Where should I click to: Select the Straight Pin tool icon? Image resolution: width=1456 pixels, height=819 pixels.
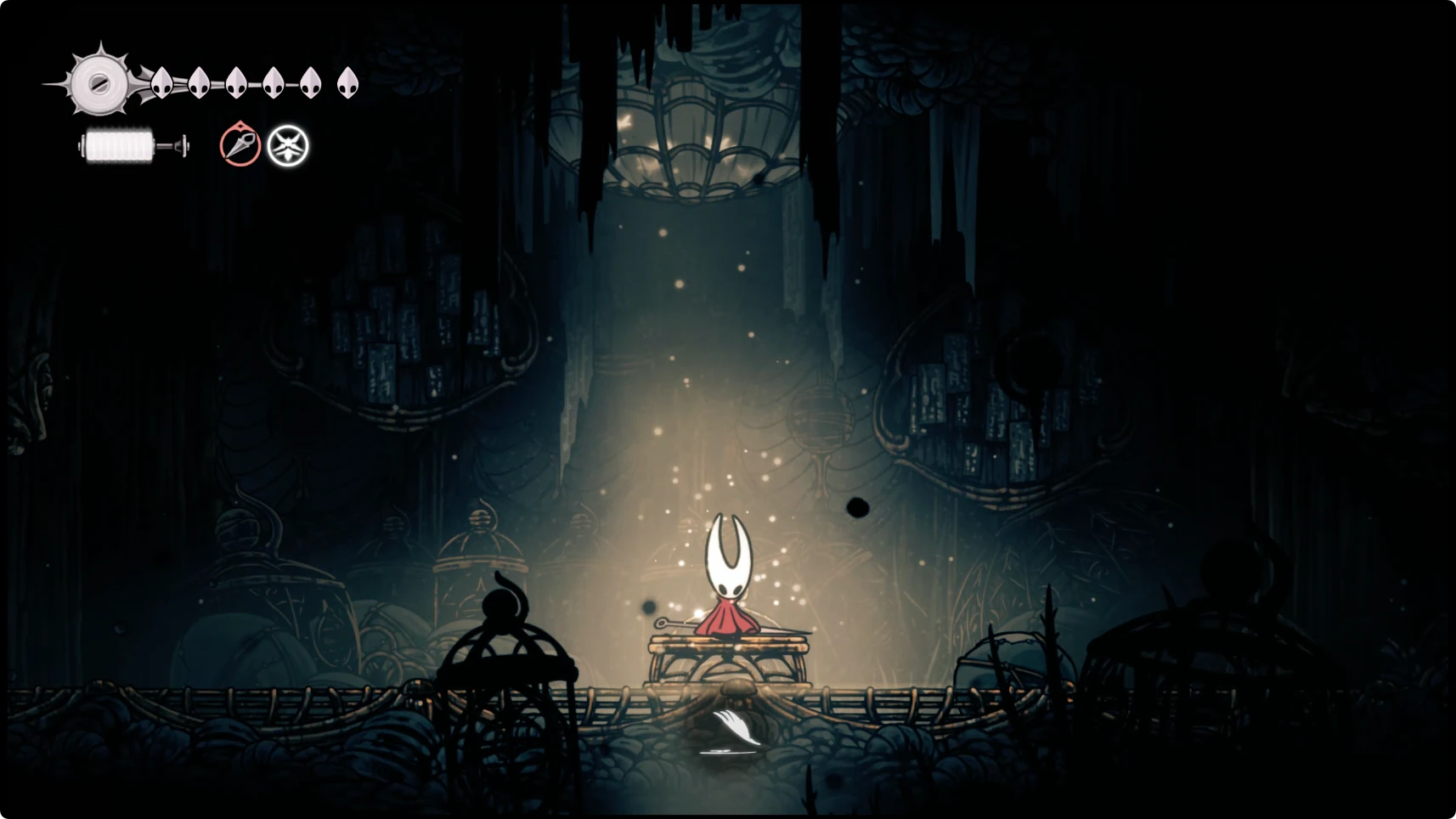[x=240, y=144]
